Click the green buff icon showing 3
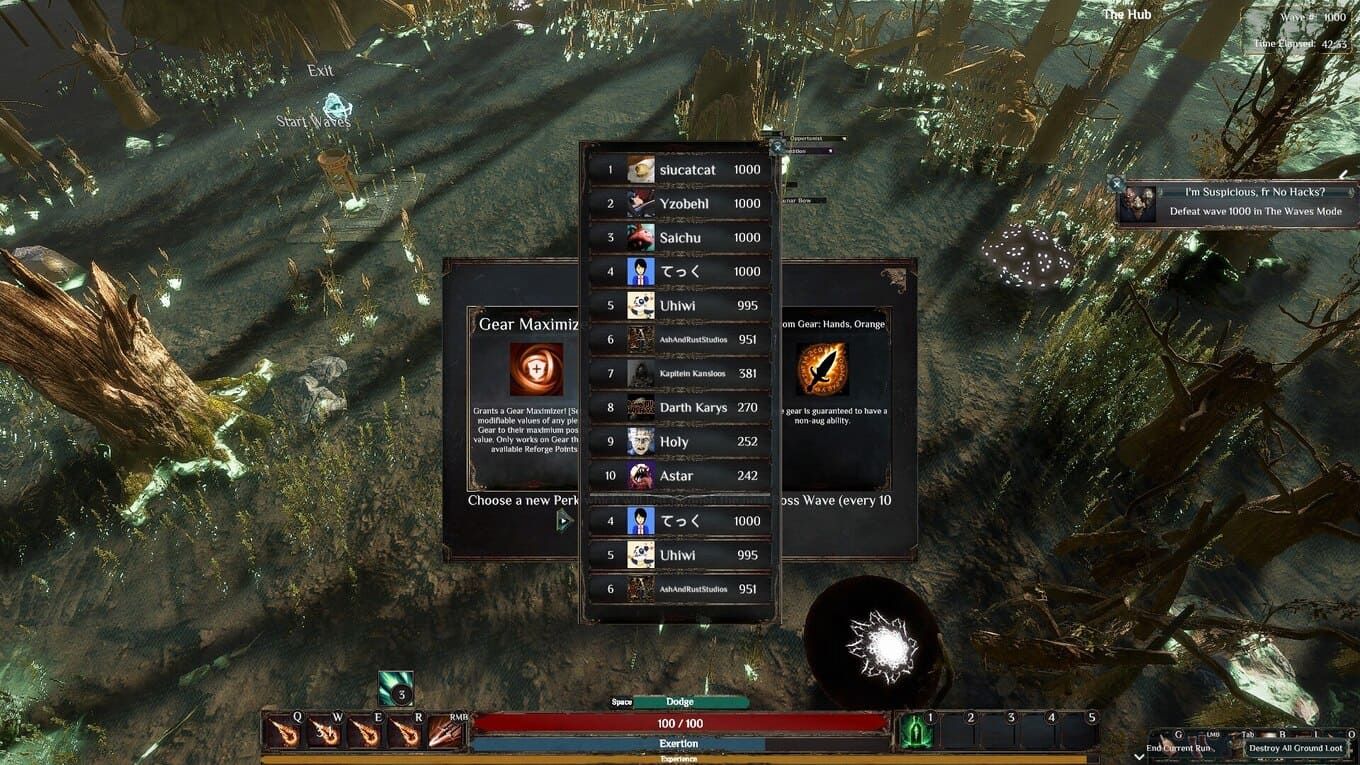This screenshot has height=765, width=1360. click(x=396, y=690)
